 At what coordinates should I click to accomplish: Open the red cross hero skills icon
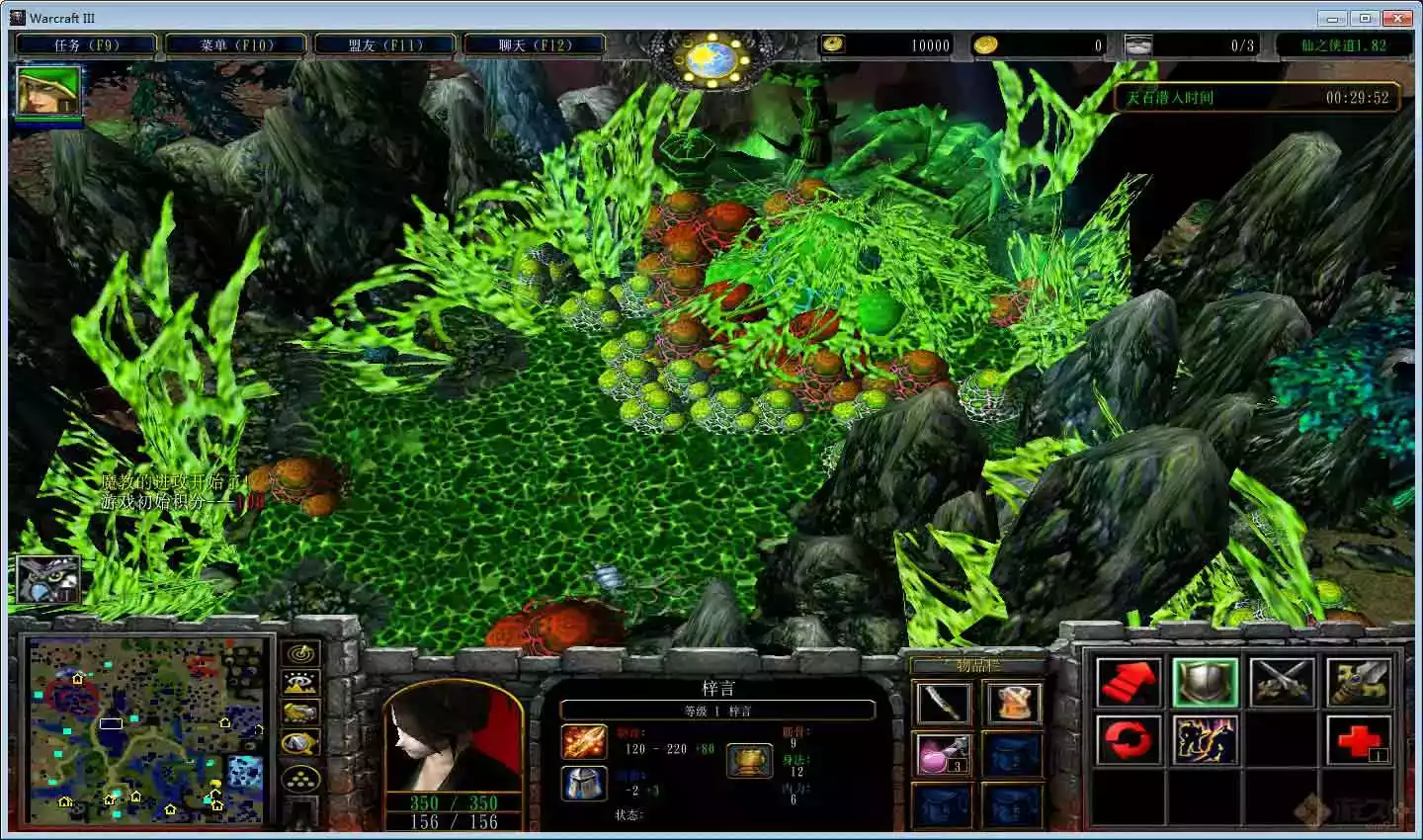[1359, 740]
